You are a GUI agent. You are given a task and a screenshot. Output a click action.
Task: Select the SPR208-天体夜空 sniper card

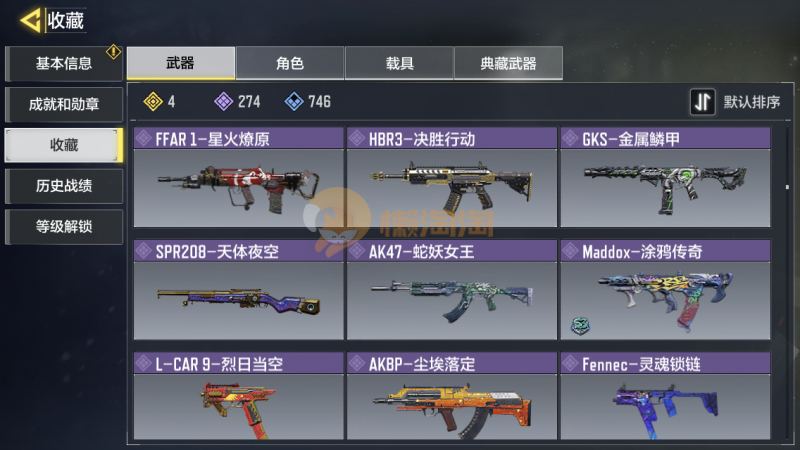pos(238,290)
